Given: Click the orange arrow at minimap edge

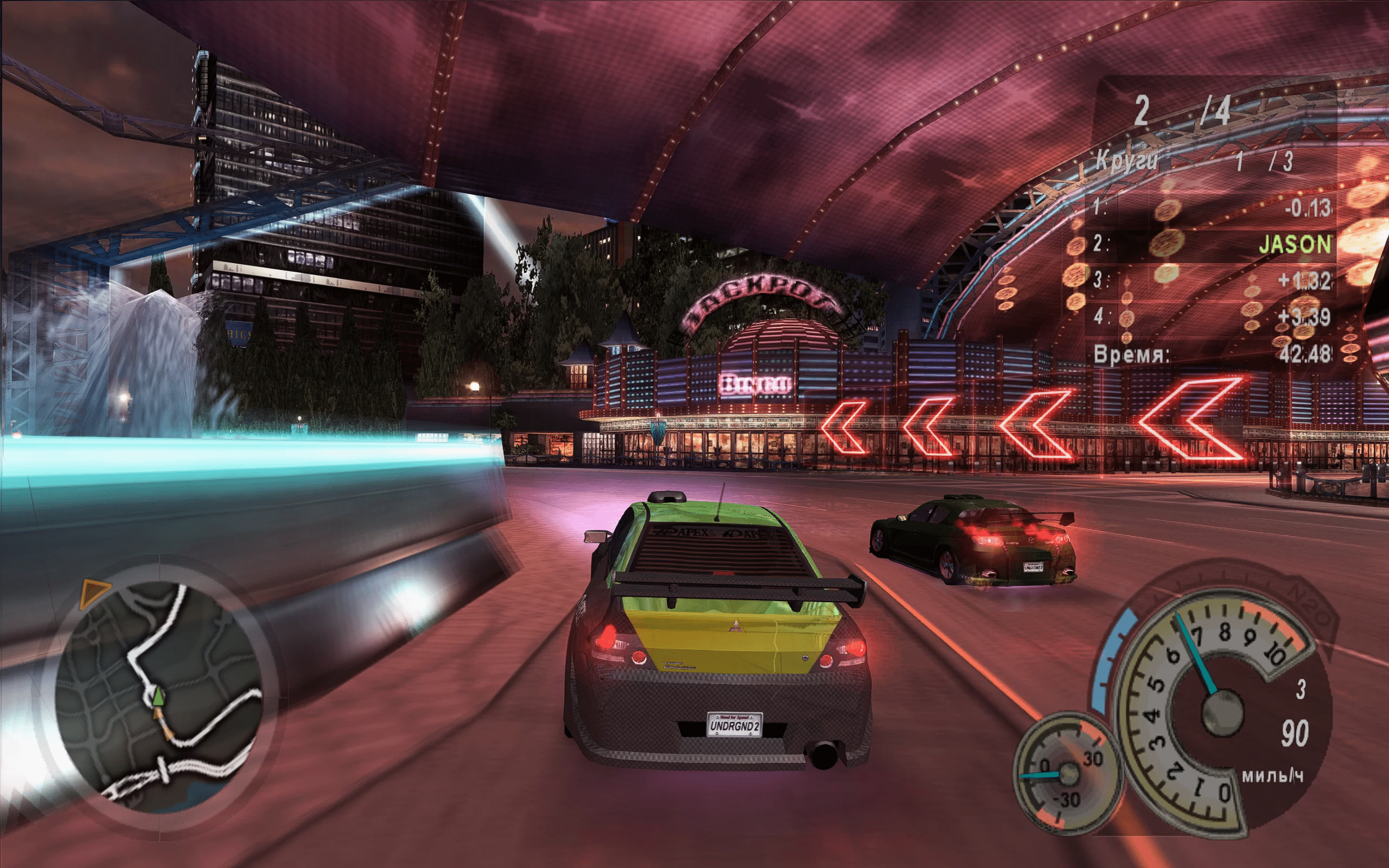Looking at the screenshot, I should click(x=92, y=592).
